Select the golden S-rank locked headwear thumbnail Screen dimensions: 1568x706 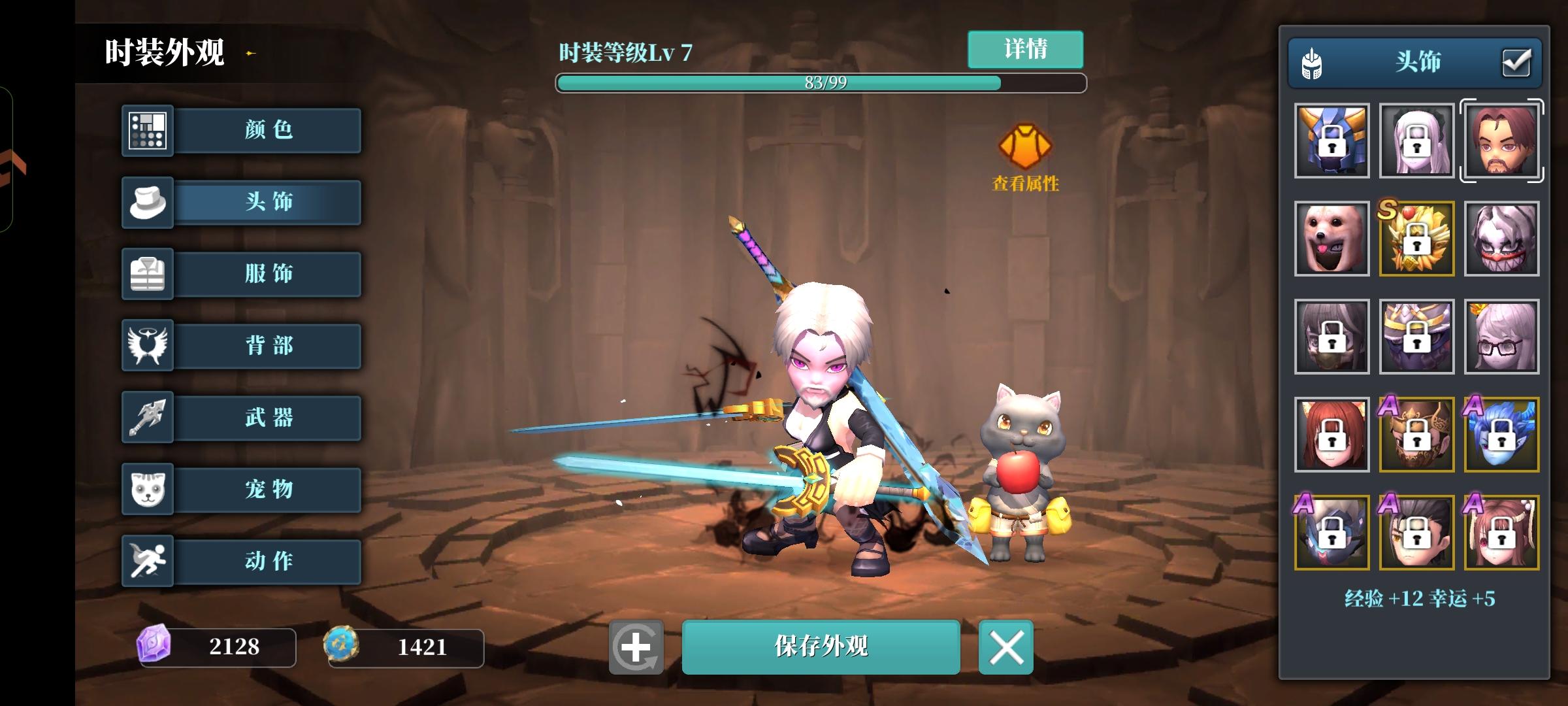click(x=1417, y=239)
